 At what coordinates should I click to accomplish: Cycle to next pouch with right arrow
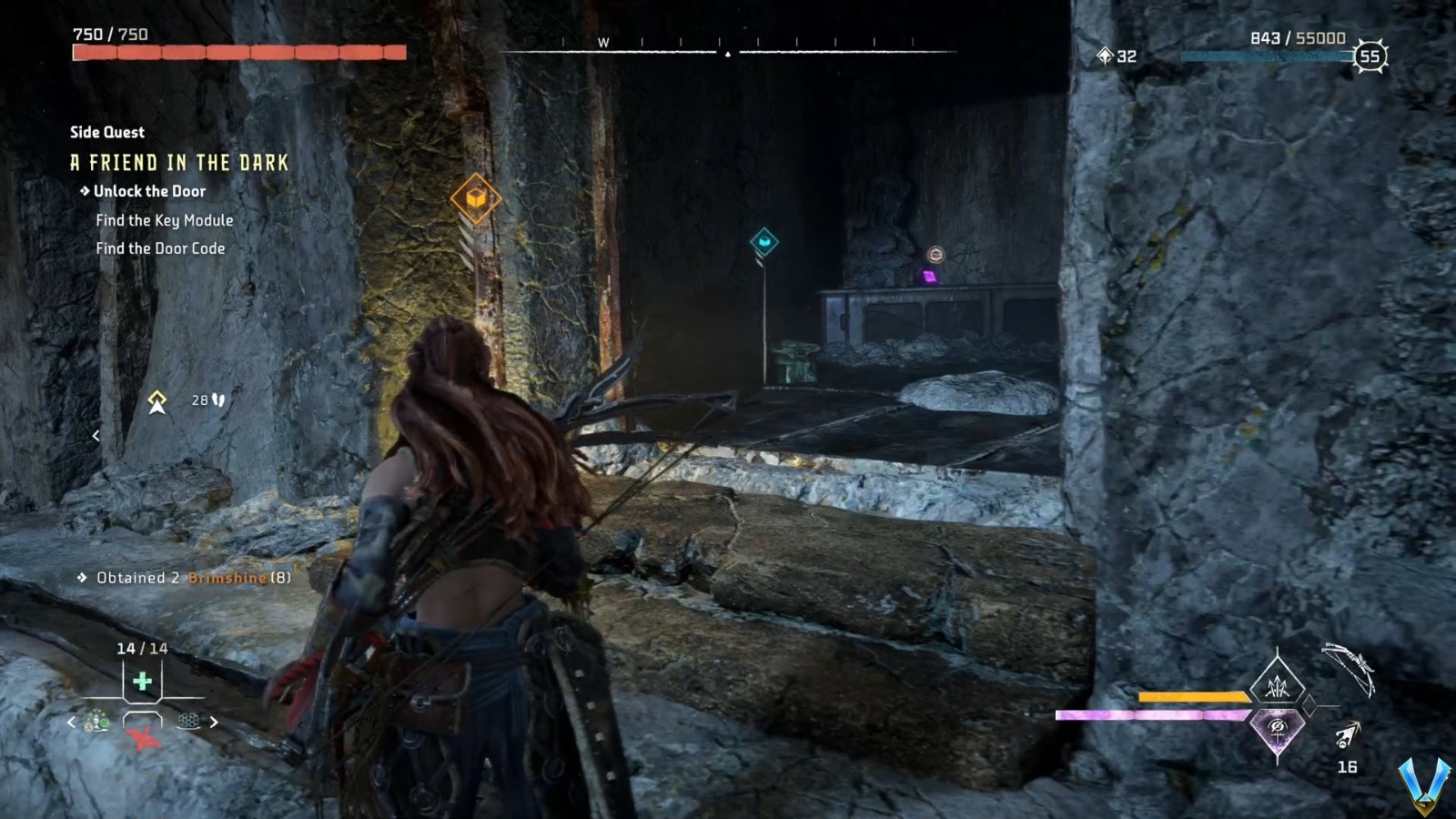(214, 721)
